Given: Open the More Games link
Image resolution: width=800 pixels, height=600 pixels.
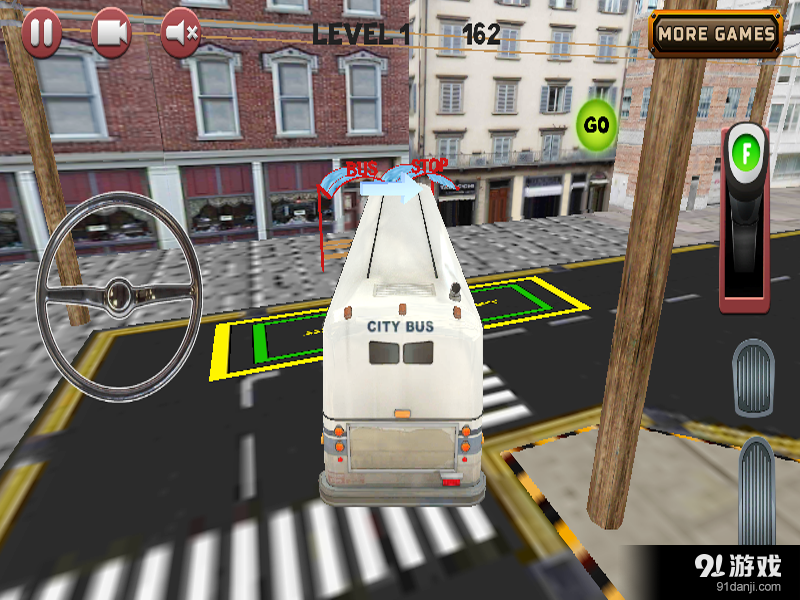Looking at the screenshot, I should [x=716, y=34].
